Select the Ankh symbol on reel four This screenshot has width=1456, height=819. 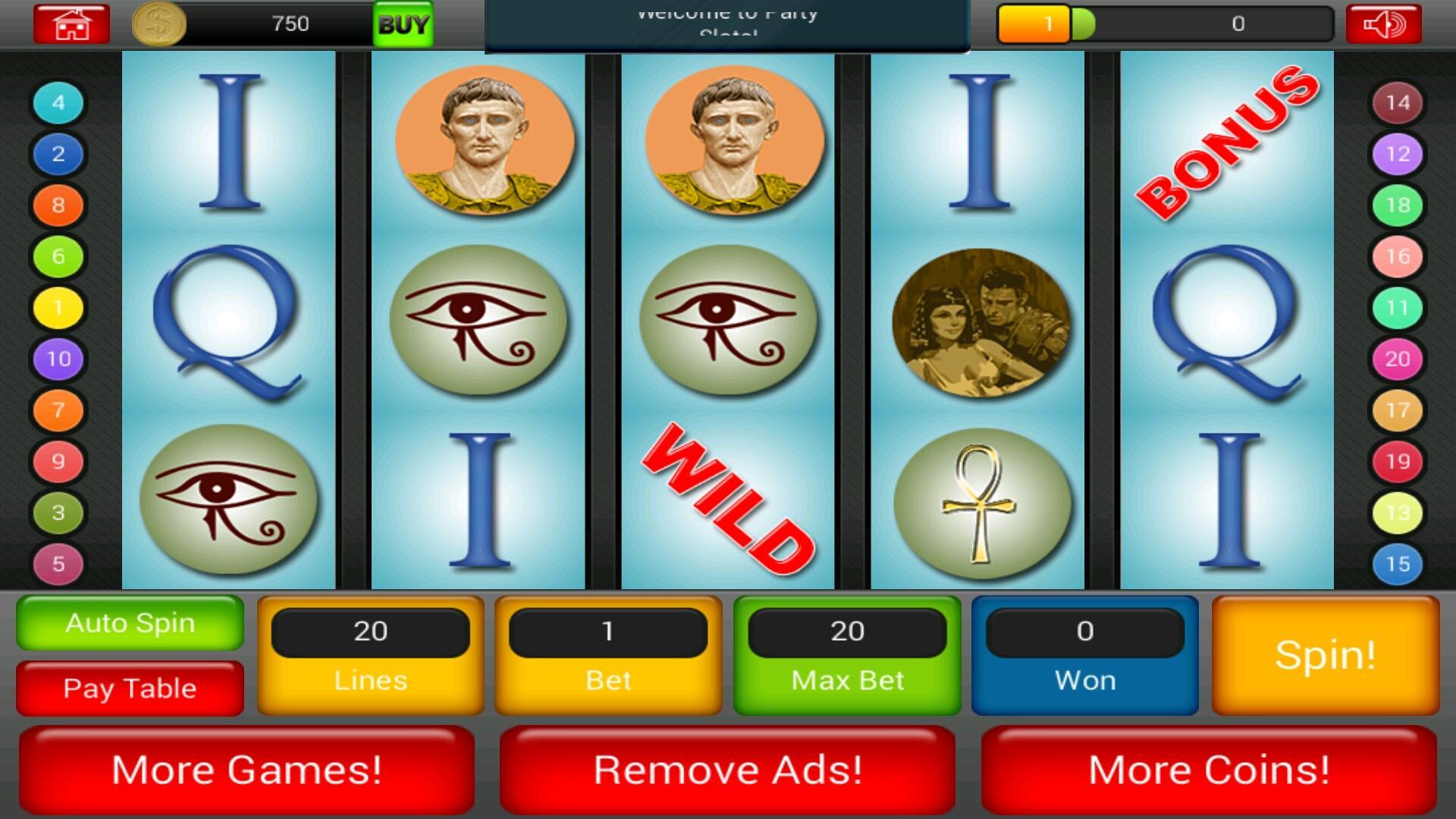[978, 504]
